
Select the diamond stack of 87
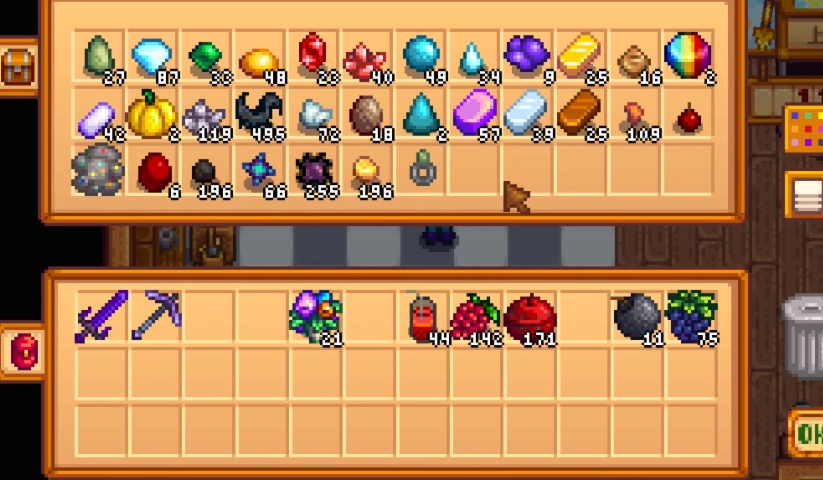(151, 56)
